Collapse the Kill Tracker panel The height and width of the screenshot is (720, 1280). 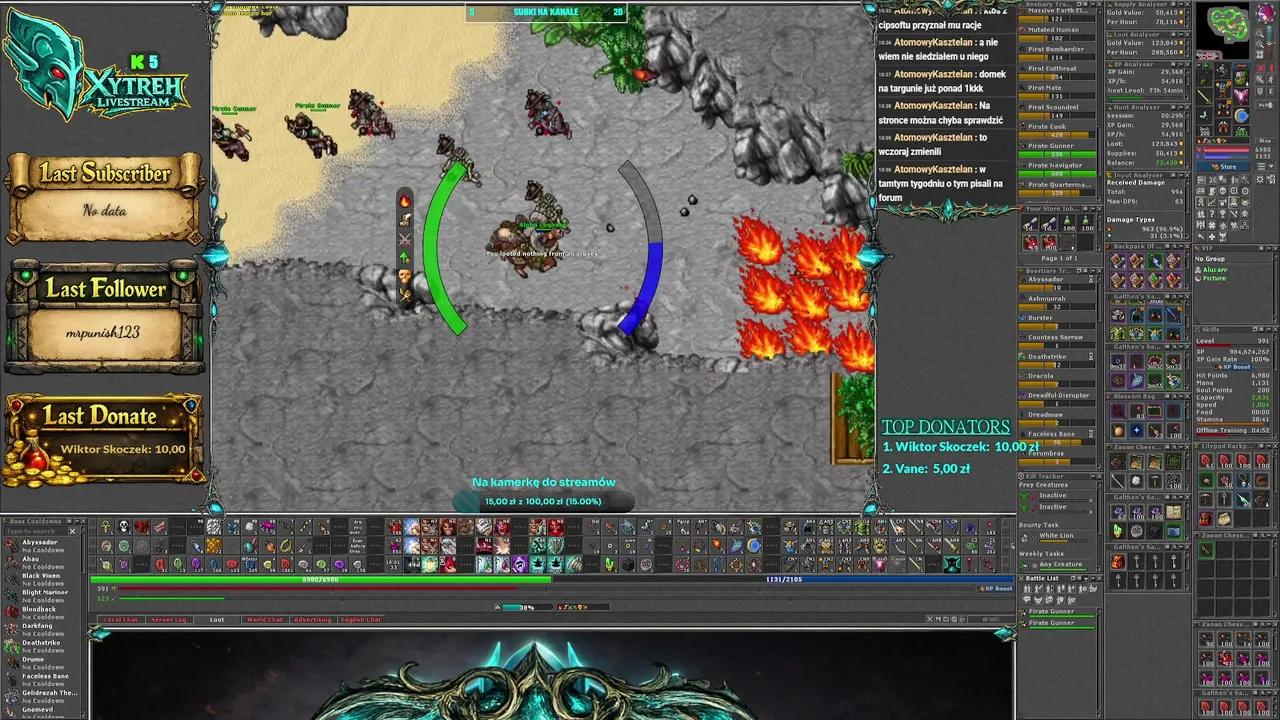[x=1093, y=474]
